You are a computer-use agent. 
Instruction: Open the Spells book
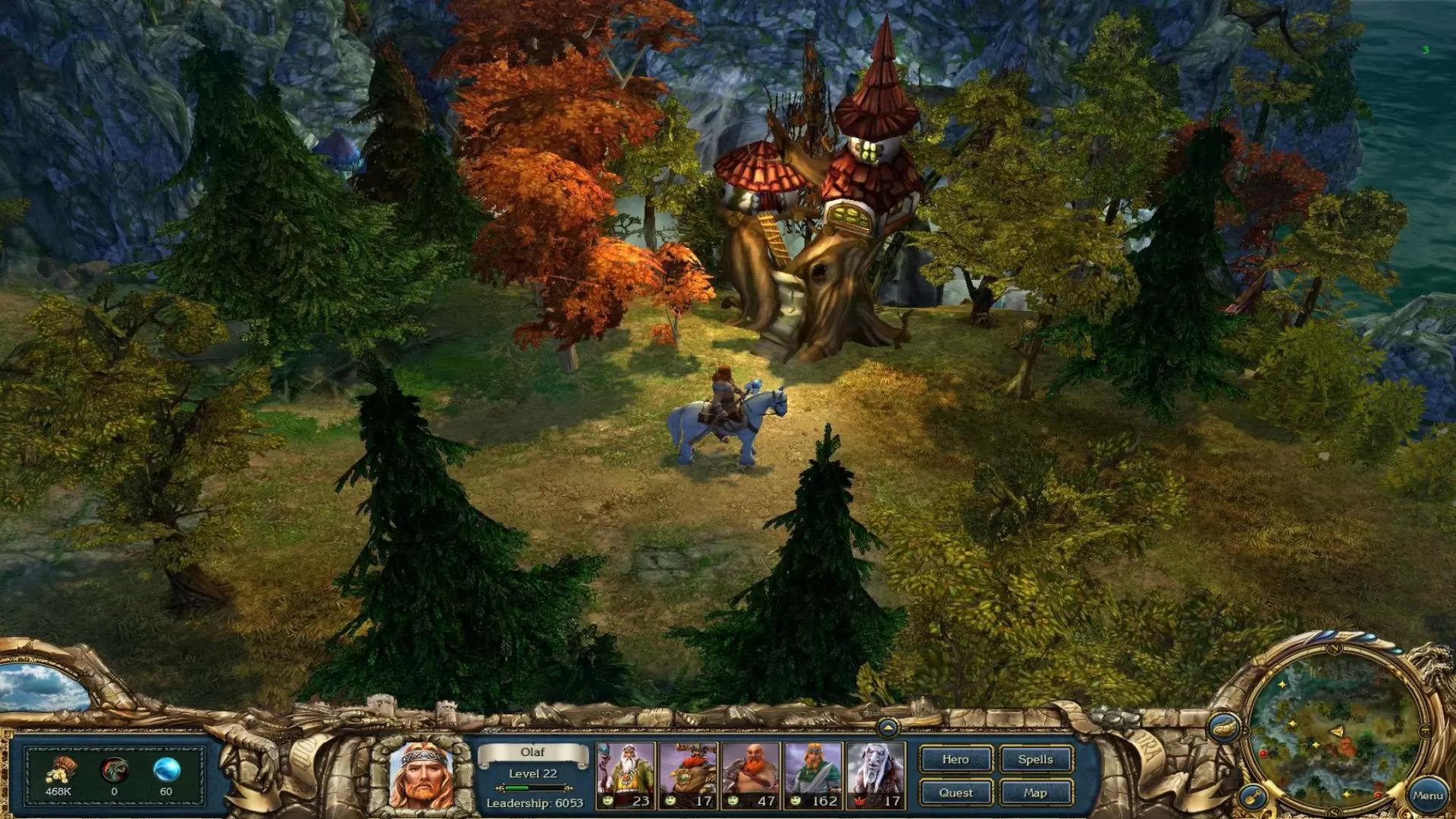point(1035,759)
